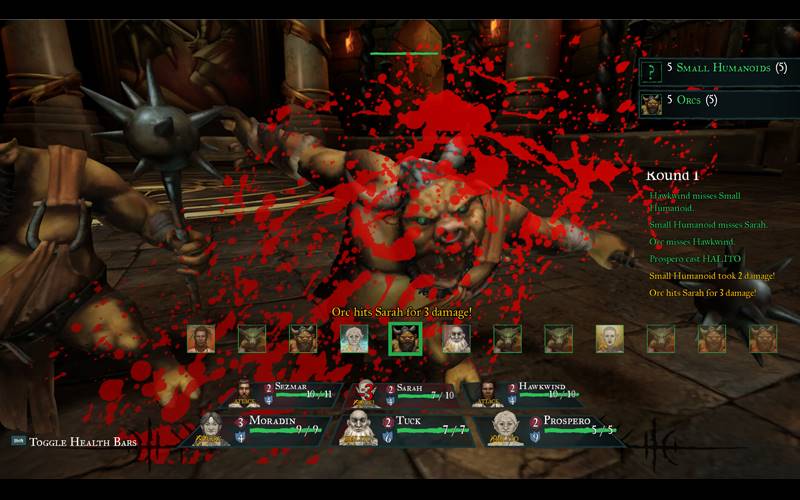Click the white-bearded dwarf turn-order portrait
Viewport: 800px width, 500px height.
tap(456, 339)
